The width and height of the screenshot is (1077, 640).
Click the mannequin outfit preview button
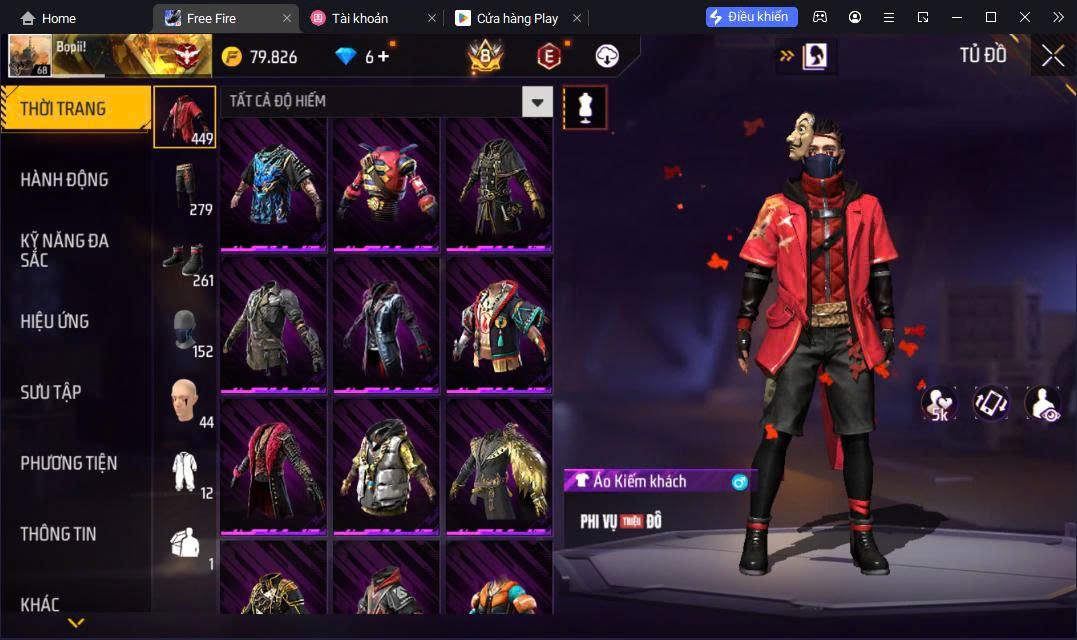[585, 107]
